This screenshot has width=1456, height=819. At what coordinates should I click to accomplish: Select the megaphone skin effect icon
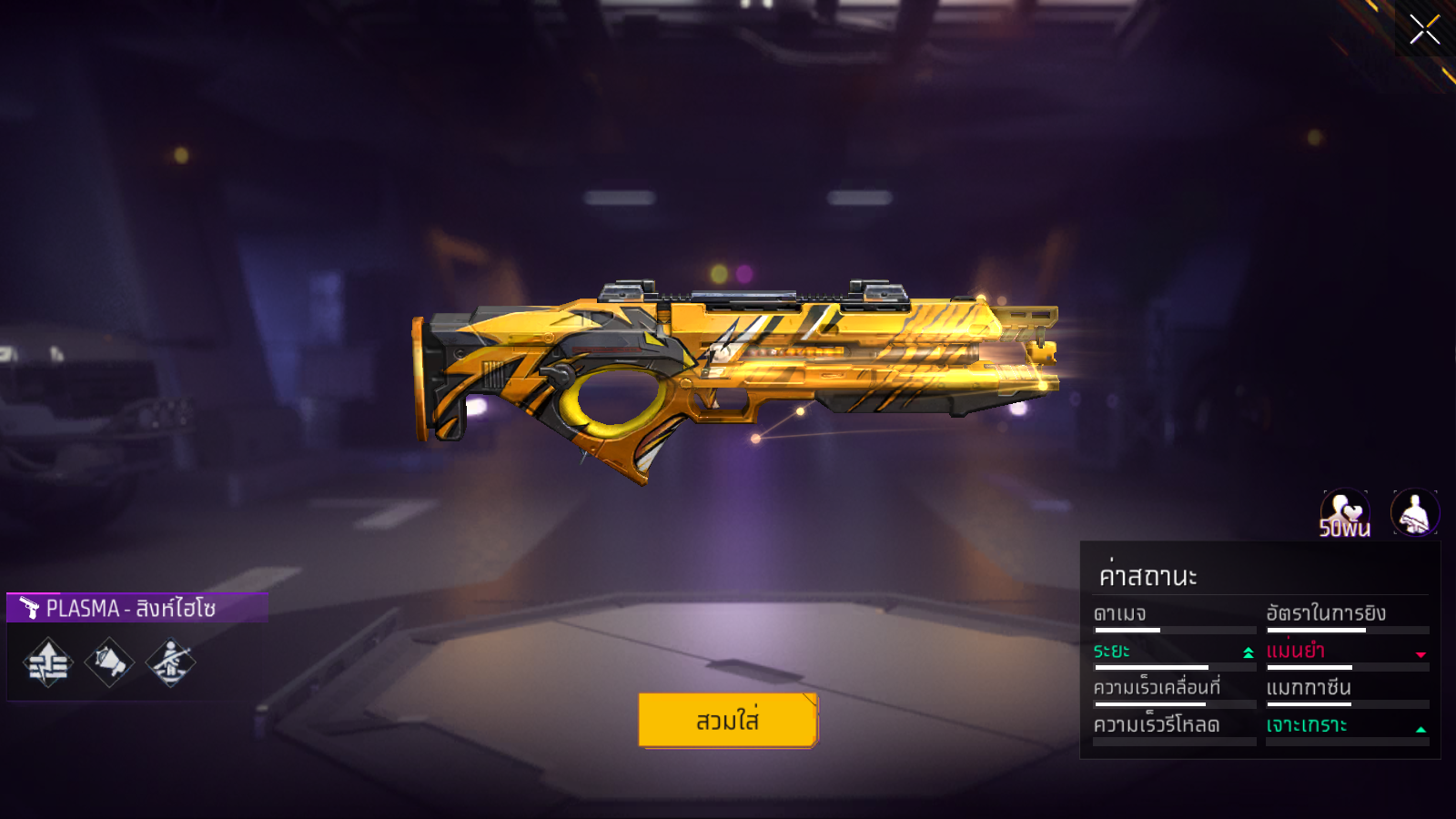click(109, 662)
